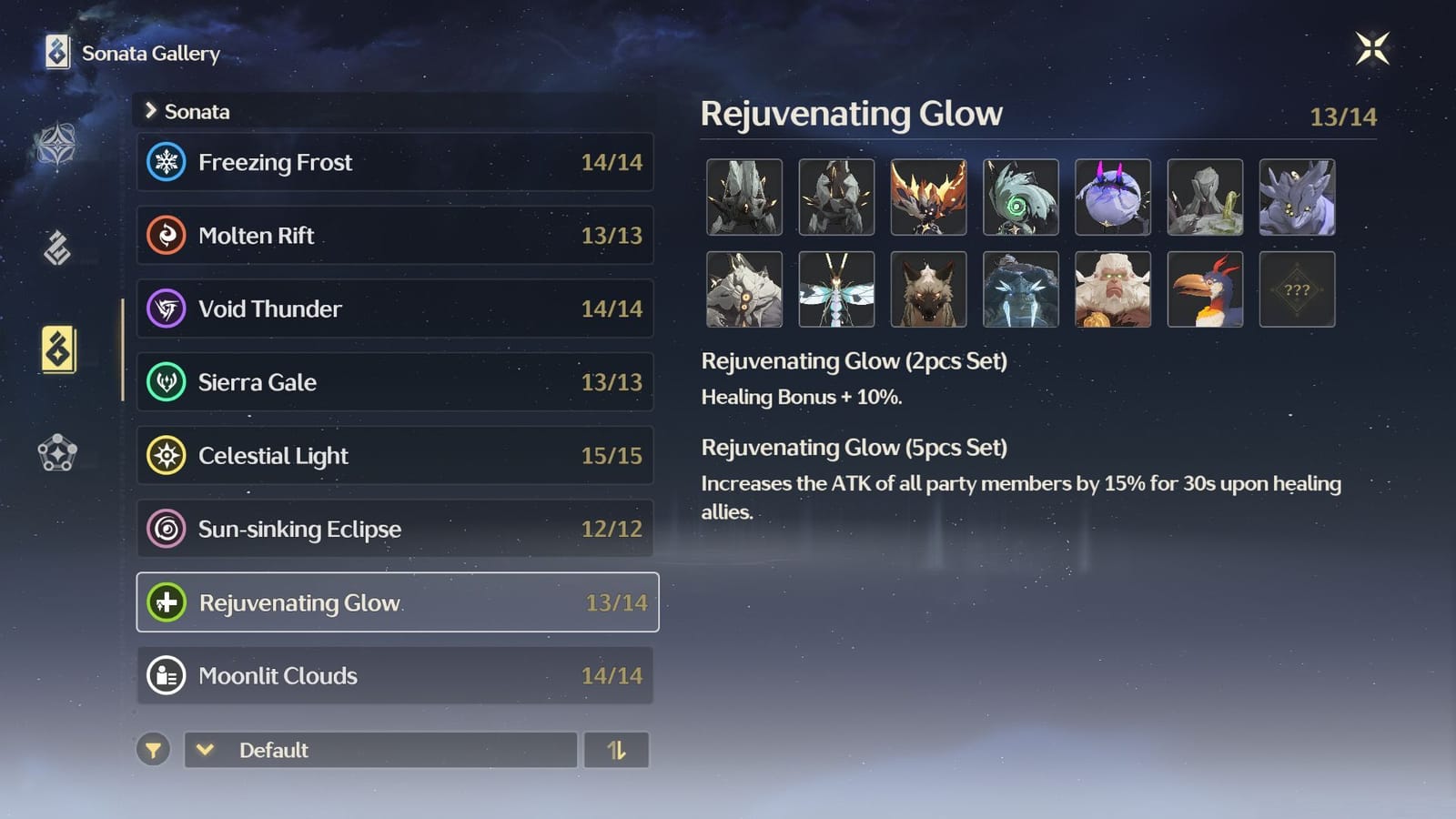Collapse the Sonata category list
The height and width of the screenshot is (819, 1456).
click(x=152, y=111)
